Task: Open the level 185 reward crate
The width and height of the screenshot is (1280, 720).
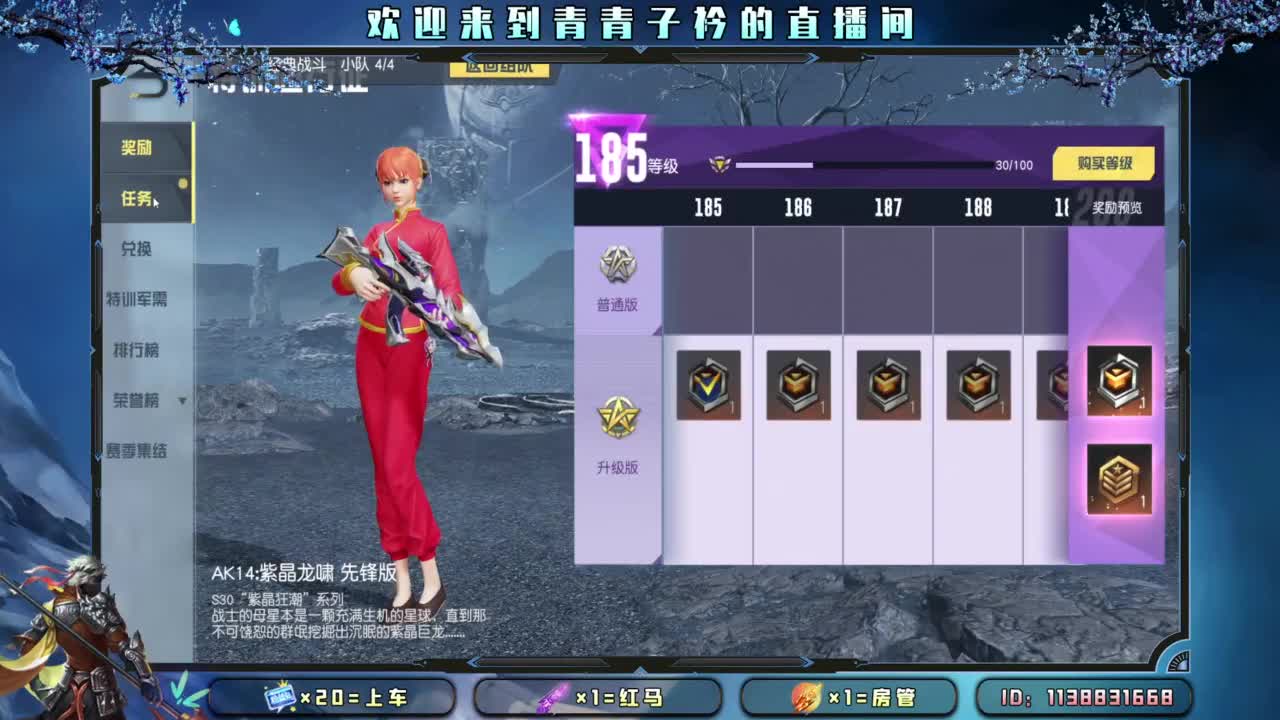Action: (x=709, y=385)
